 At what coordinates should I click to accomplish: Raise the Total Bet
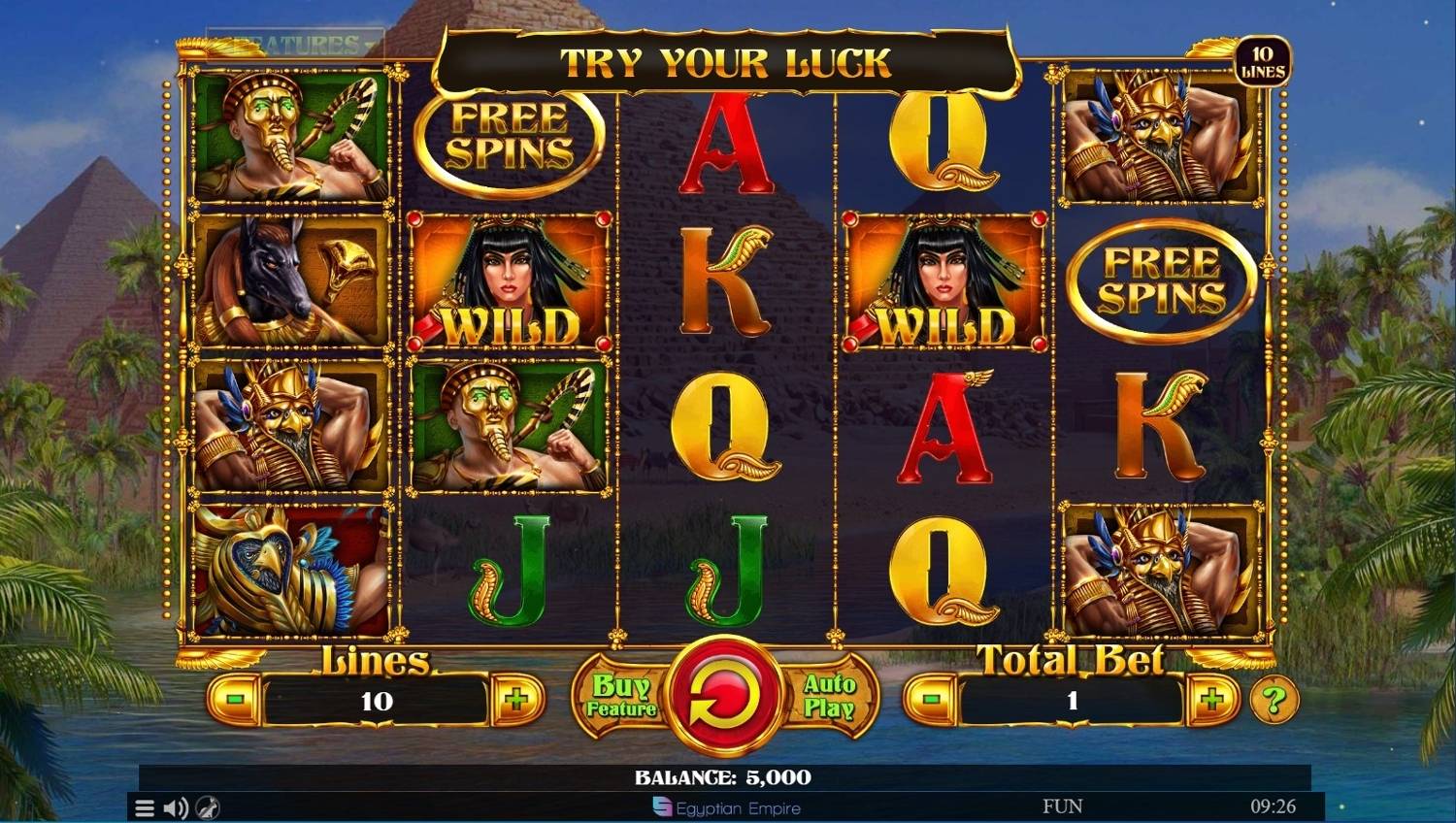(1211, 699)
